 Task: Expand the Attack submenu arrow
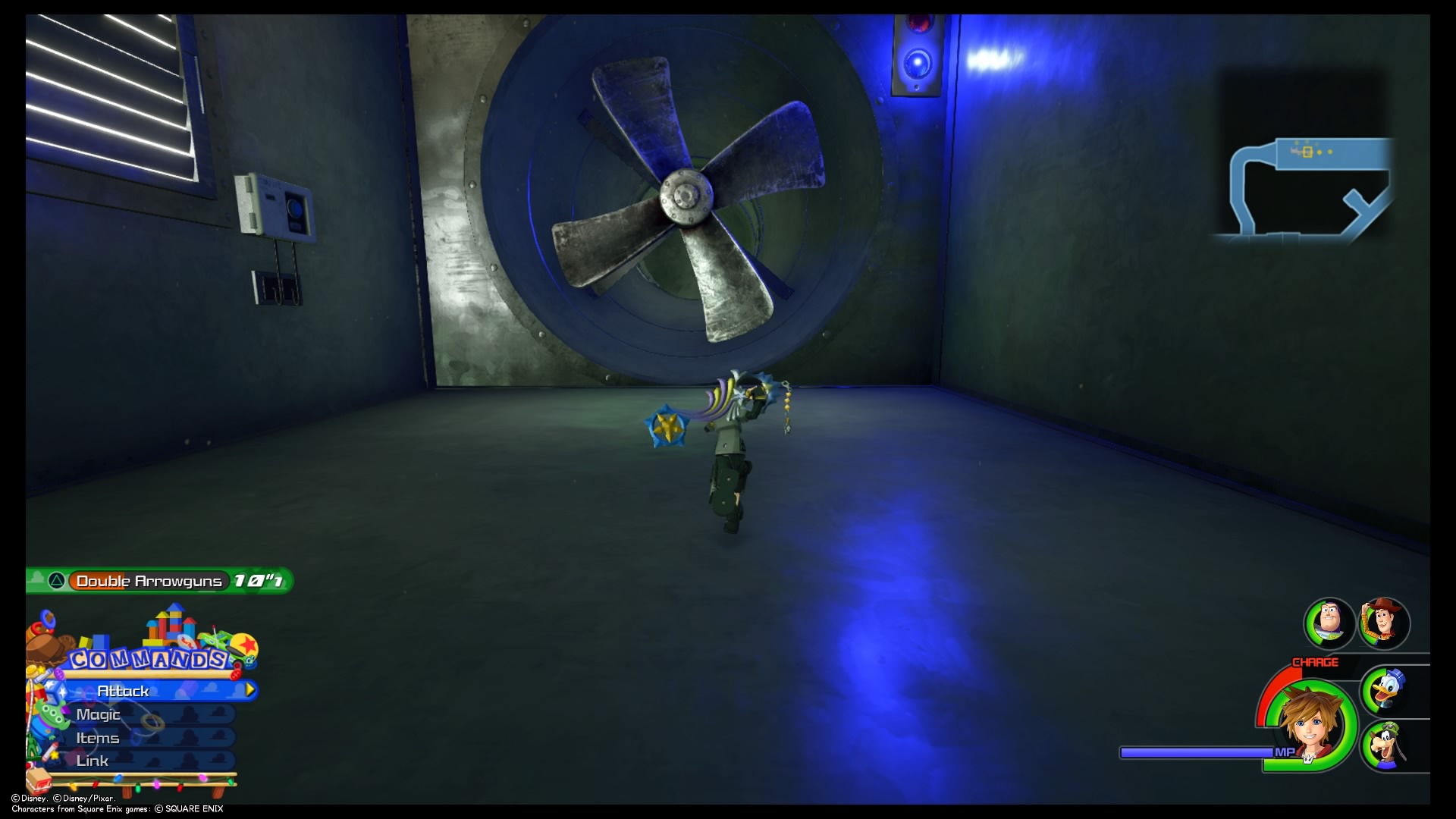(250, 691)
